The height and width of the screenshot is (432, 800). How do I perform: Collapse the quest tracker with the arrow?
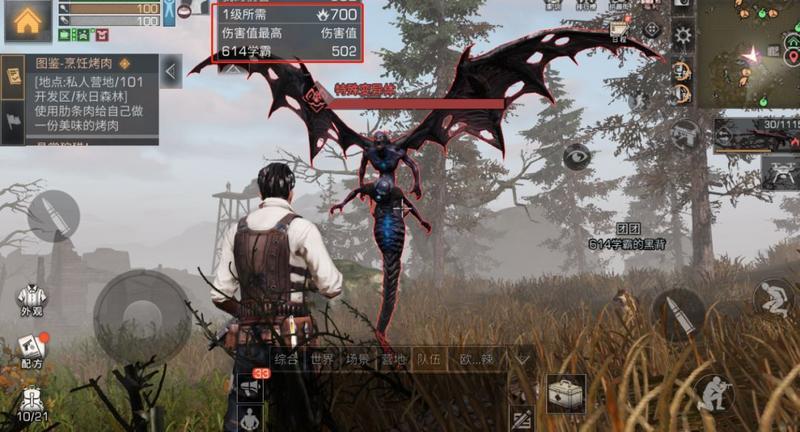[x=171, y=71]
